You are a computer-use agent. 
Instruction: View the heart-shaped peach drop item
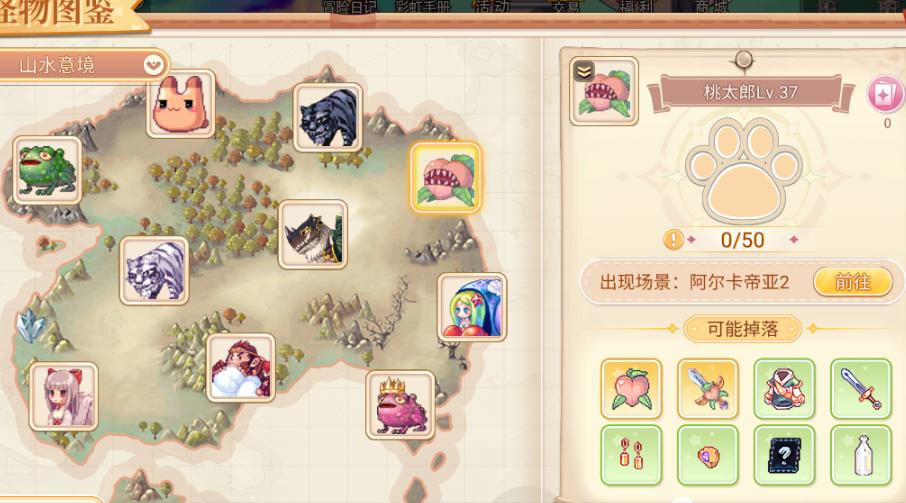(631, 388)
